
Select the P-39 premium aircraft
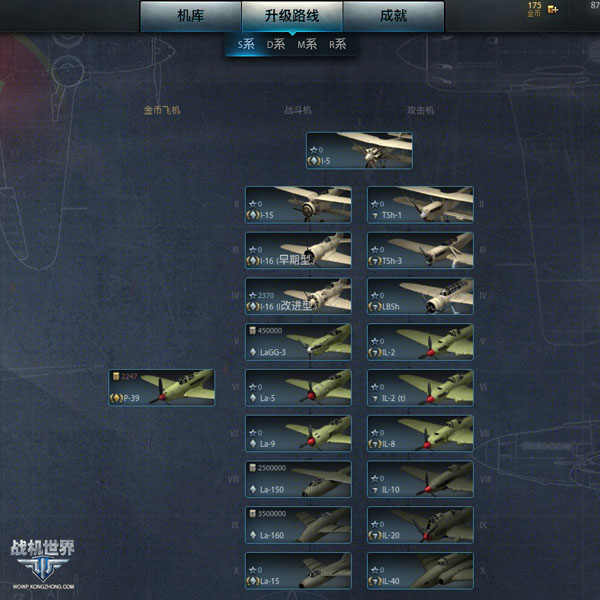click(162, 388)
